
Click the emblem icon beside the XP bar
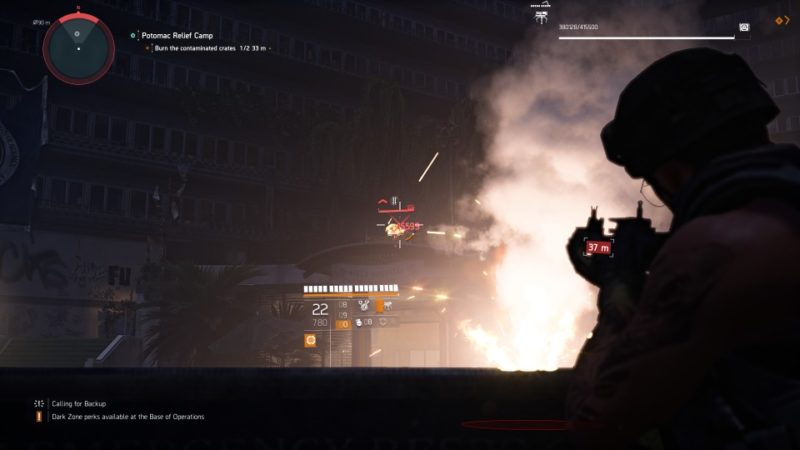tap(744, 27)
